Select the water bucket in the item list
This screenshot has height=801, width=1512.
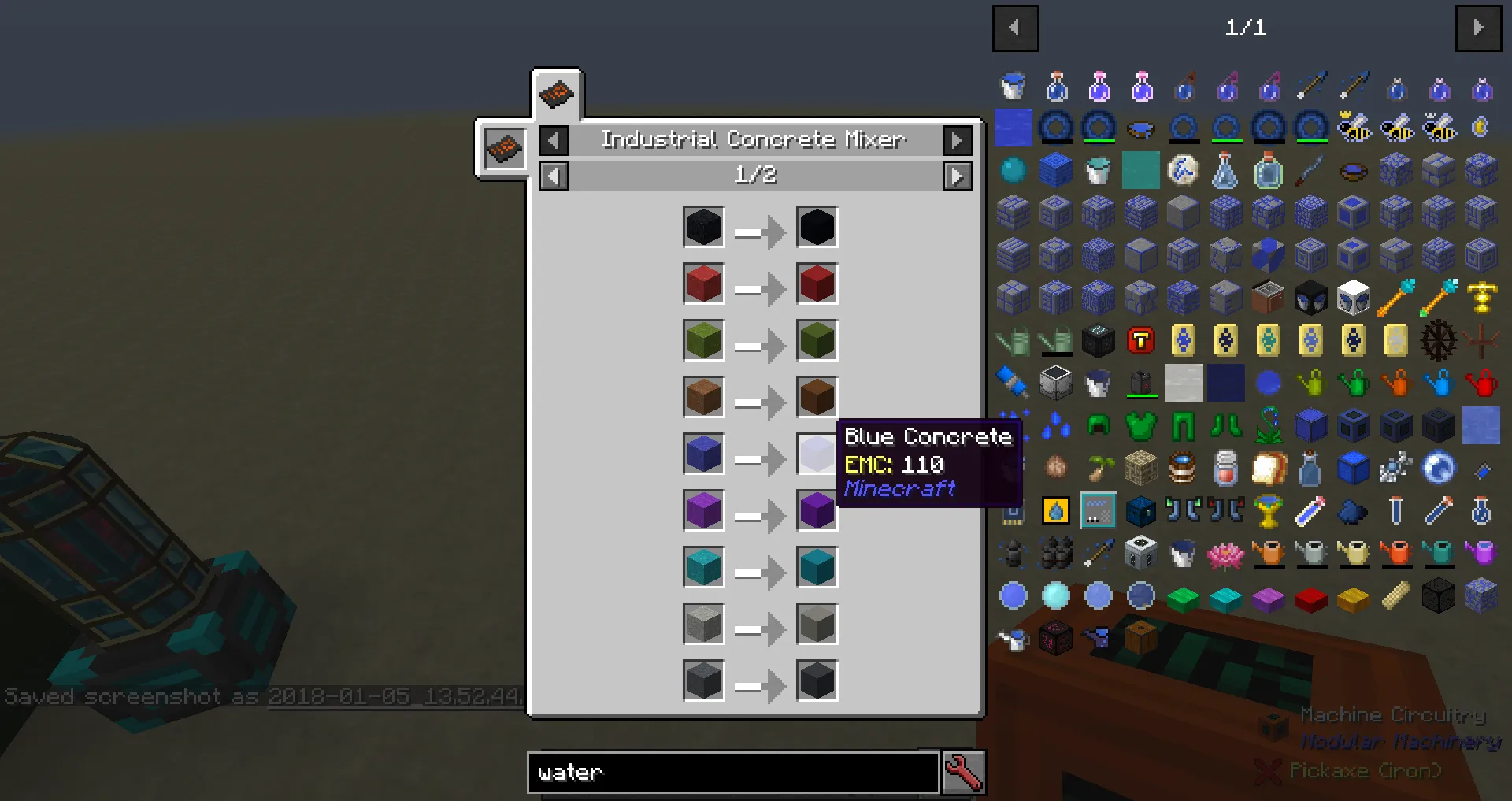(x=1013, y=87)
